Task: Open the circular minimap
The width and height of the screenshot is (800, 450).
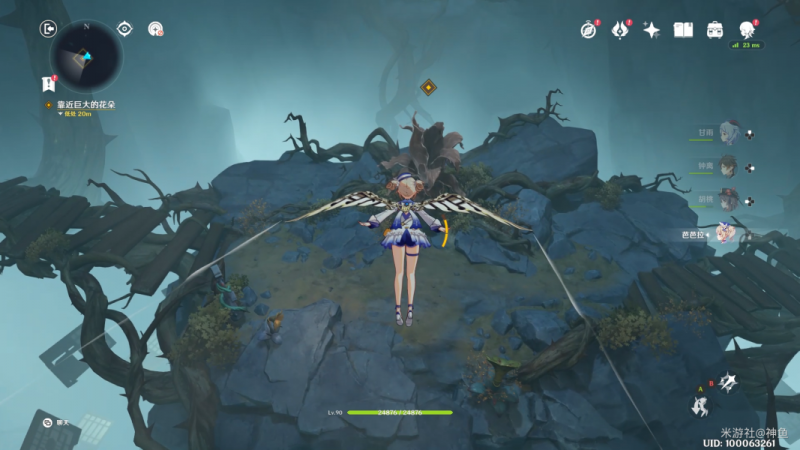Action: [86, 56]
